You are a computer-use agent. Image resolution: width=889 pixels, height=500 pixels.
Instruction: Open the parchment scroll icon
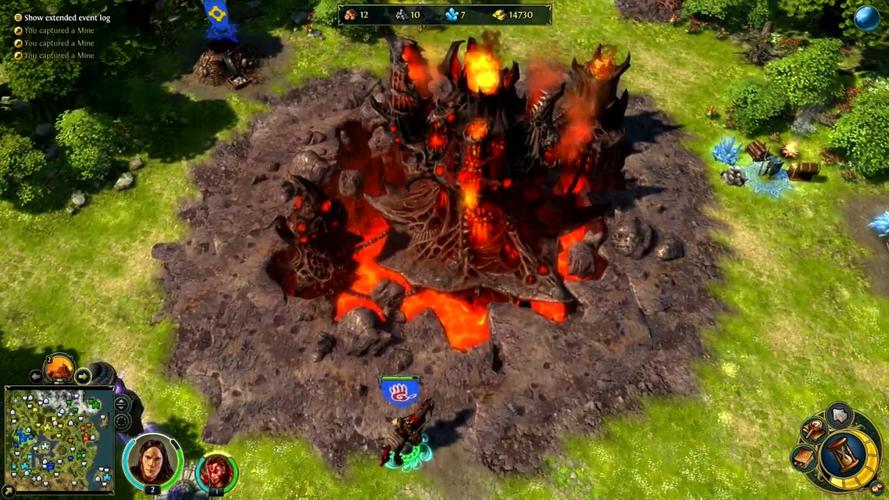(x=804, y=458)
